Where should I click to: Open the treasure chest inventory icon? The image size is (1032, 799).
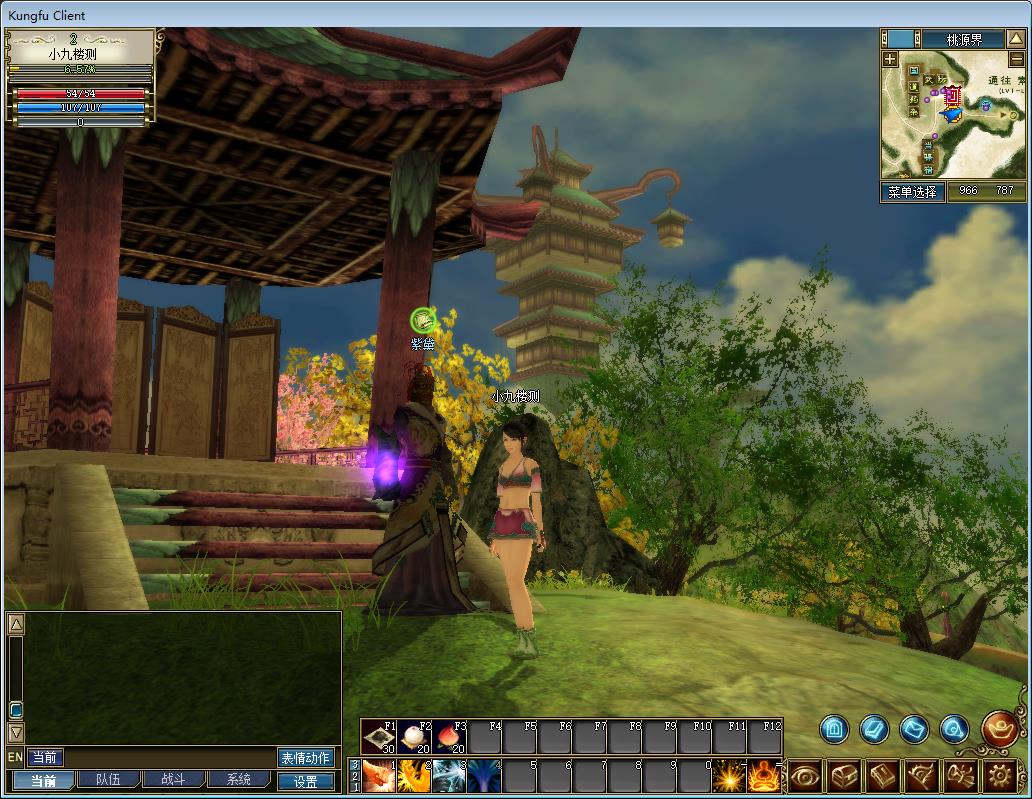[x=846, y=776]
